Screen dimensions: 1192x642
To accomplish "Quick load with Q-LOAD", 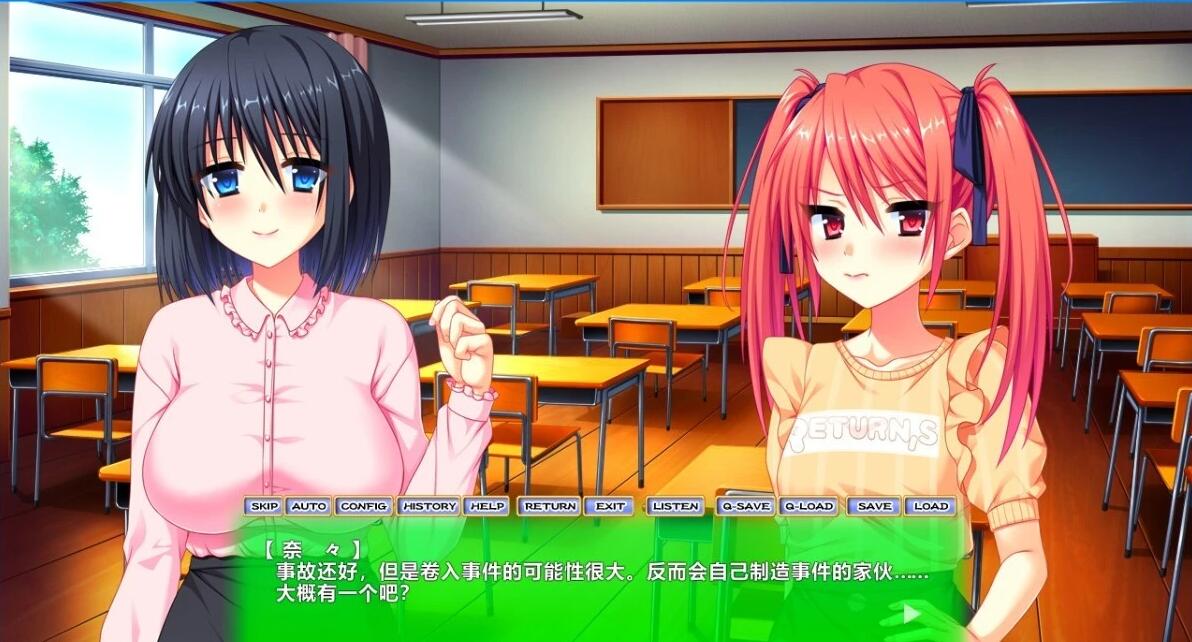I will click(808, 506).
